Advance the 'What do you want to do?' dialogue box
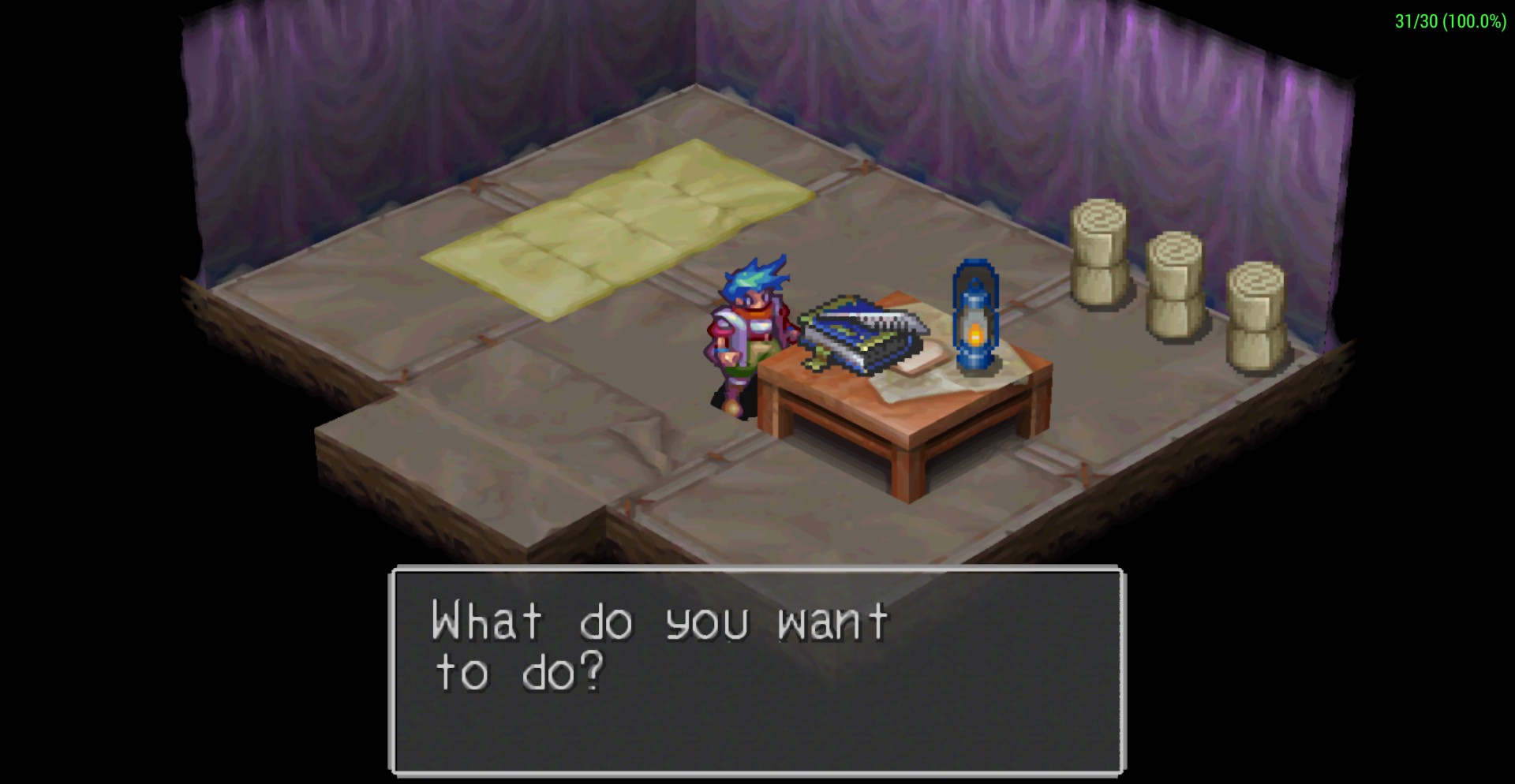This screenshot has height=784, width=1515. click(x=757, y=669)
